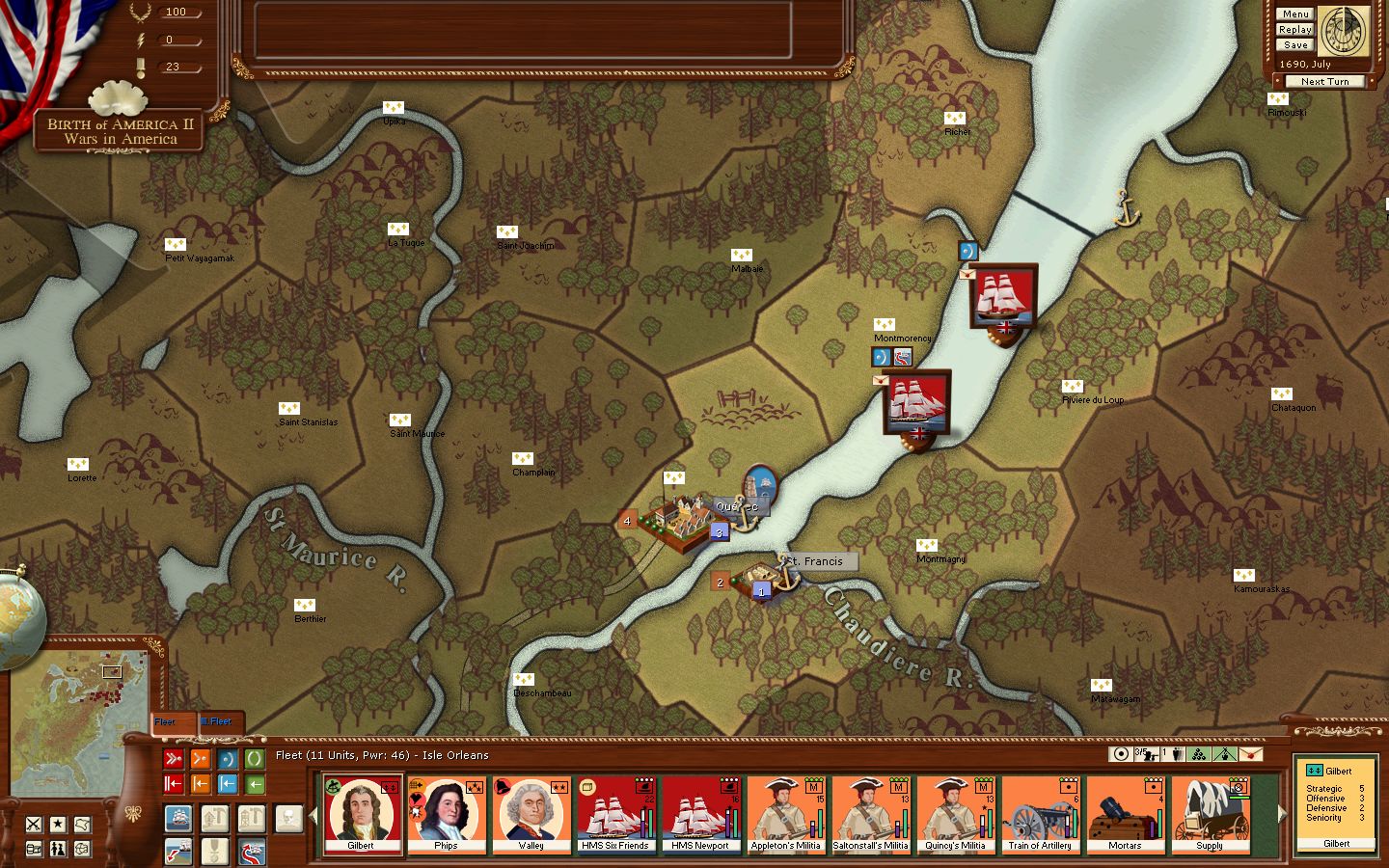Screen dimensions: 1389x868
Task: Save the game
Action: click(1294, 44)
